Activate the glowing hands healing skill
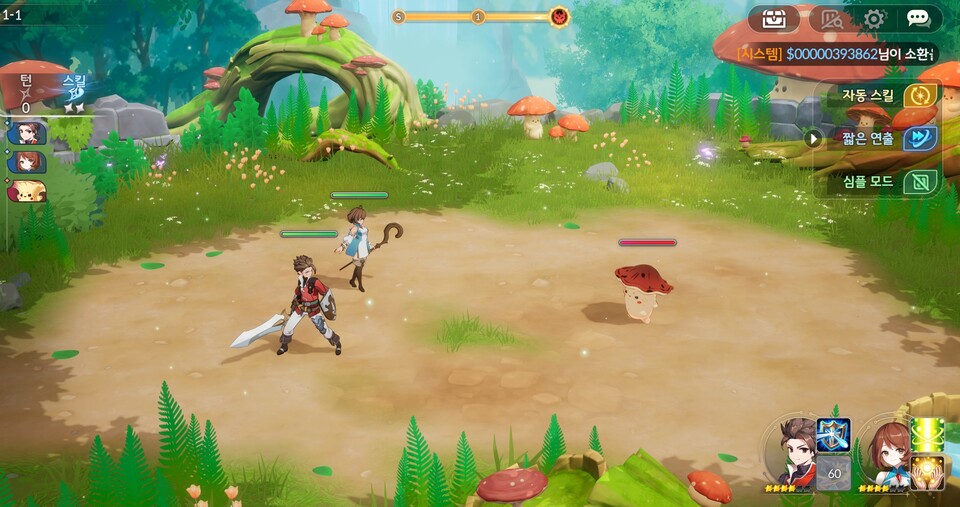 point(927,472)
